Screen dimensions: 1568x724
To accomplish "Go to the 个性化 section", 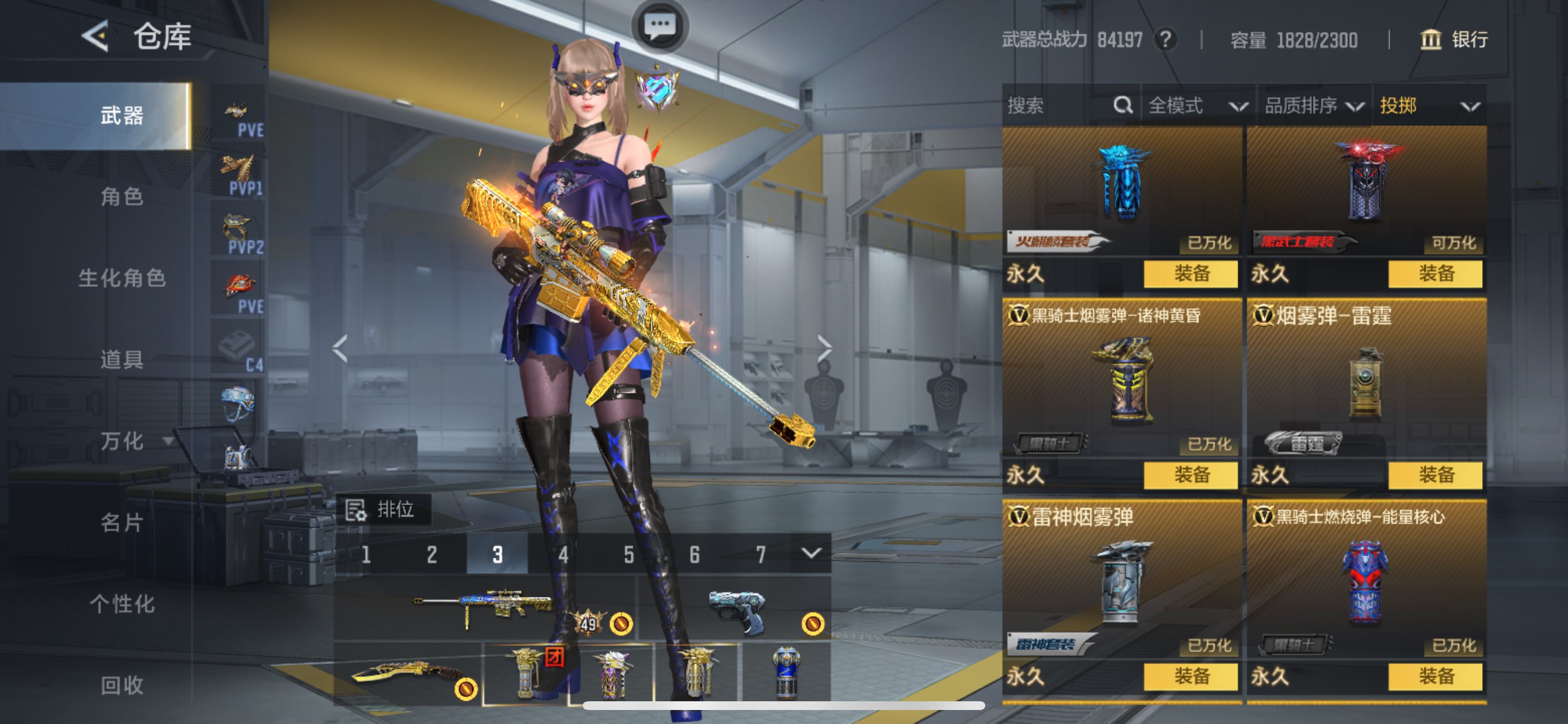I will 122,604.
